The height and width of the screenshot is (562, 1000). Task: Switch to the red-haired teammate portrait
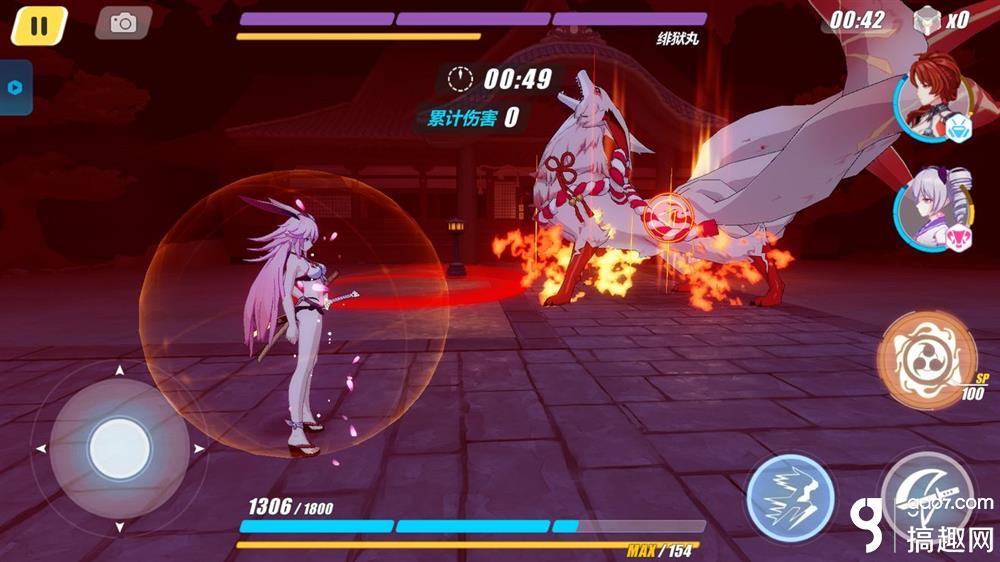pyautogui.click(x=928, y=96)
